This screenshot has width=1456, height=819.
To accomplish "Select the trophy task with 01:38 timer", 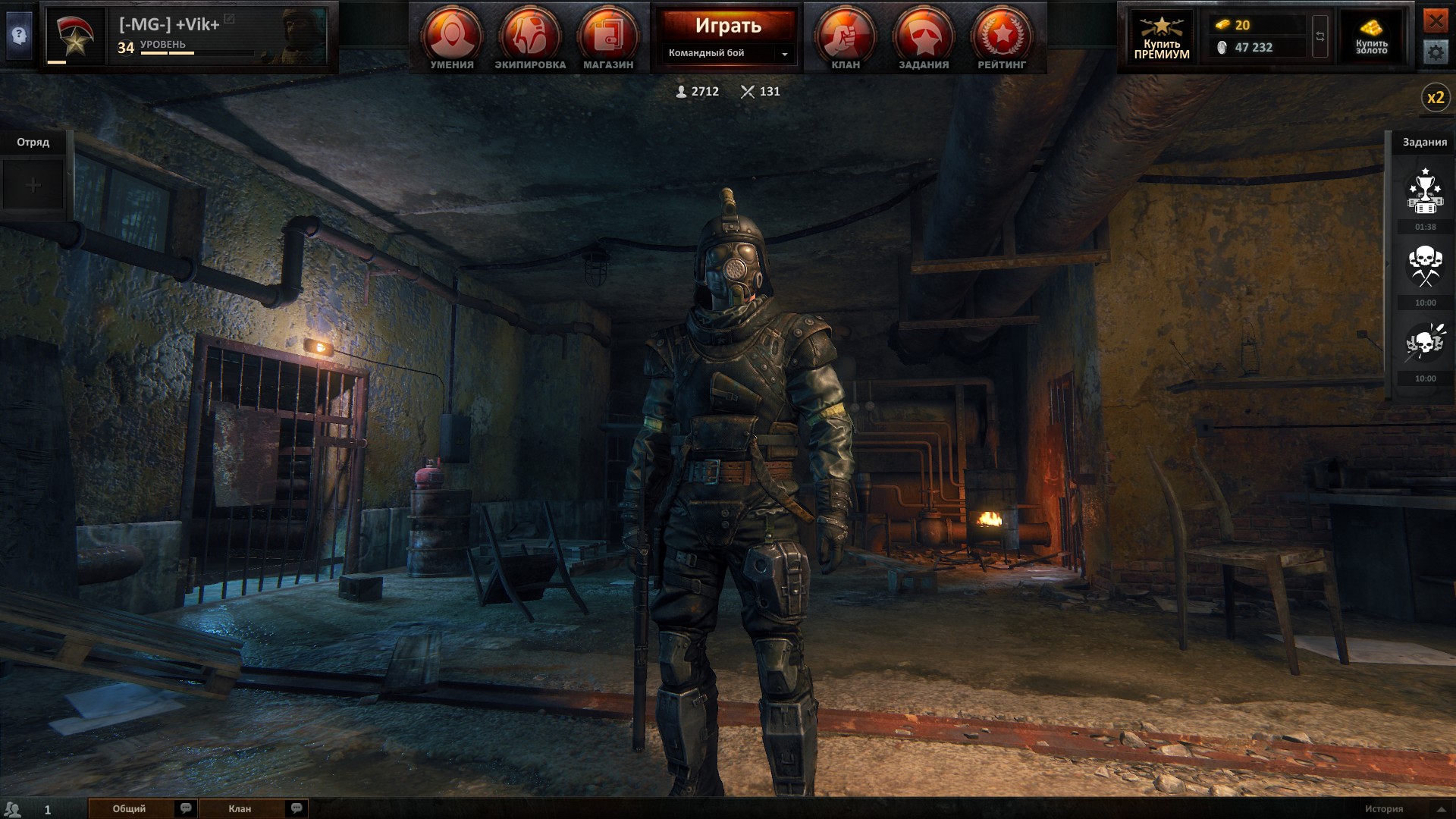I will click(x=1425, y=193).
